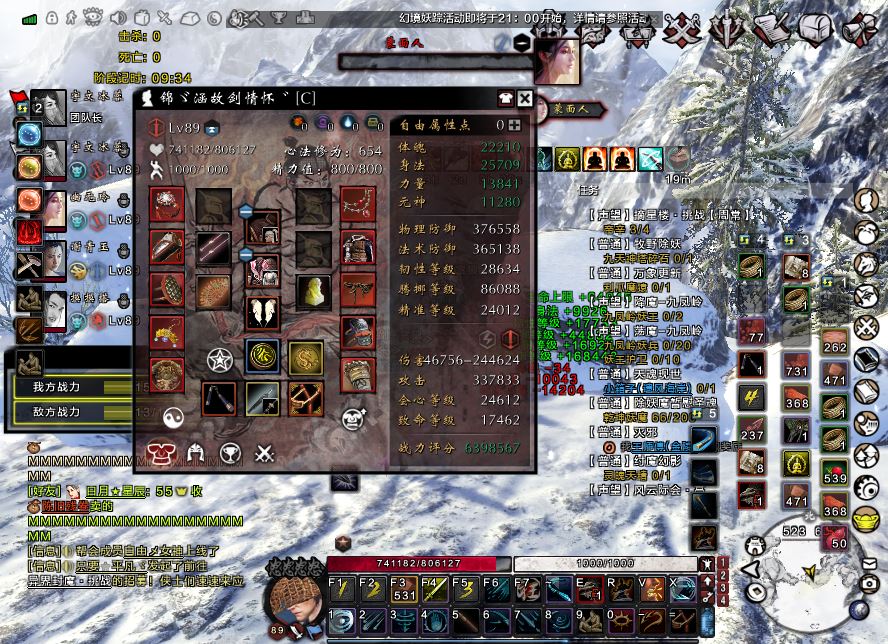
Task: Select the yellow jade statue equipment slot
Action: (312, 292)
